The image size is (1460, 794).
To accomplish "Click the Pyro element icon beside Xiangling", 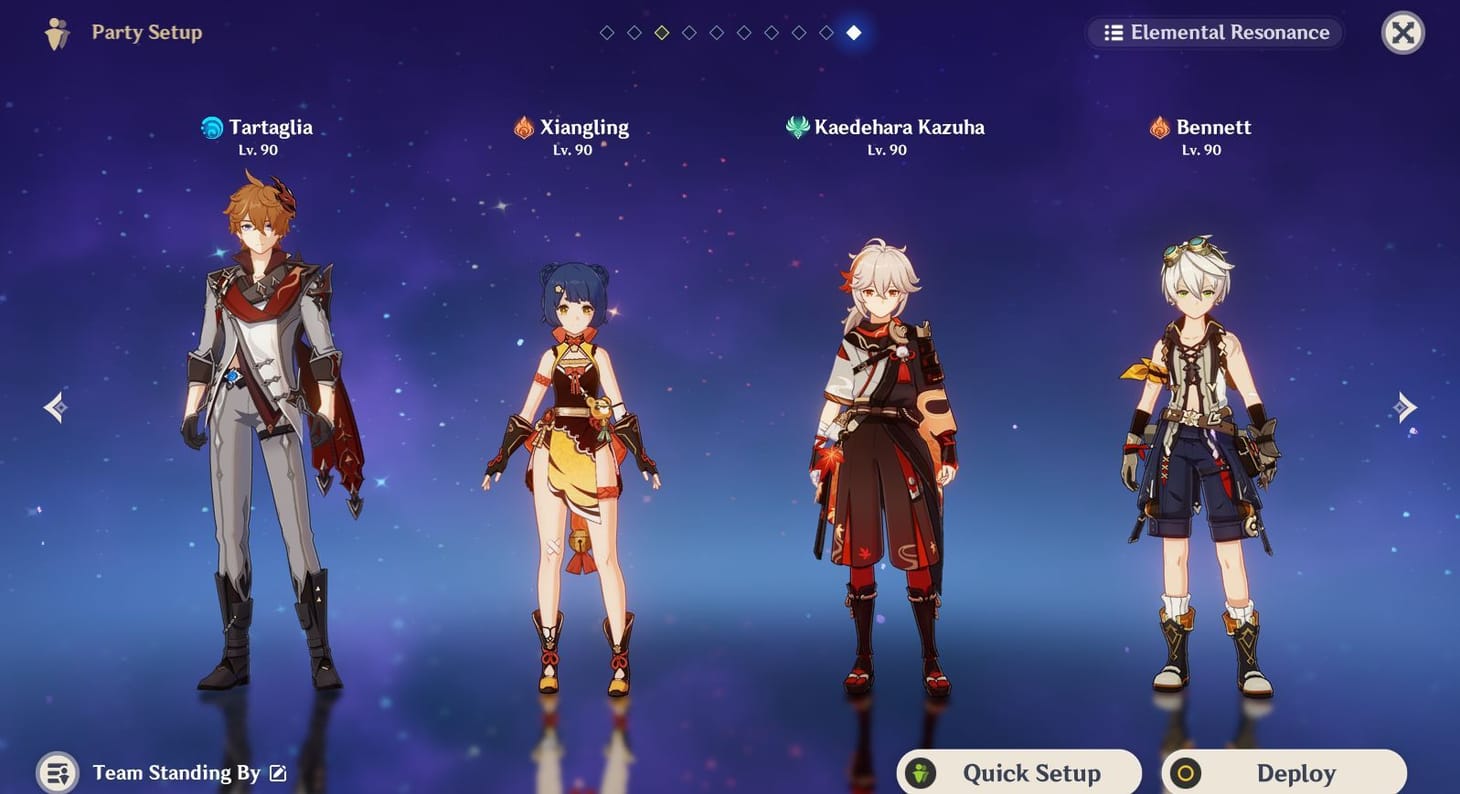I will click(521, 127).
